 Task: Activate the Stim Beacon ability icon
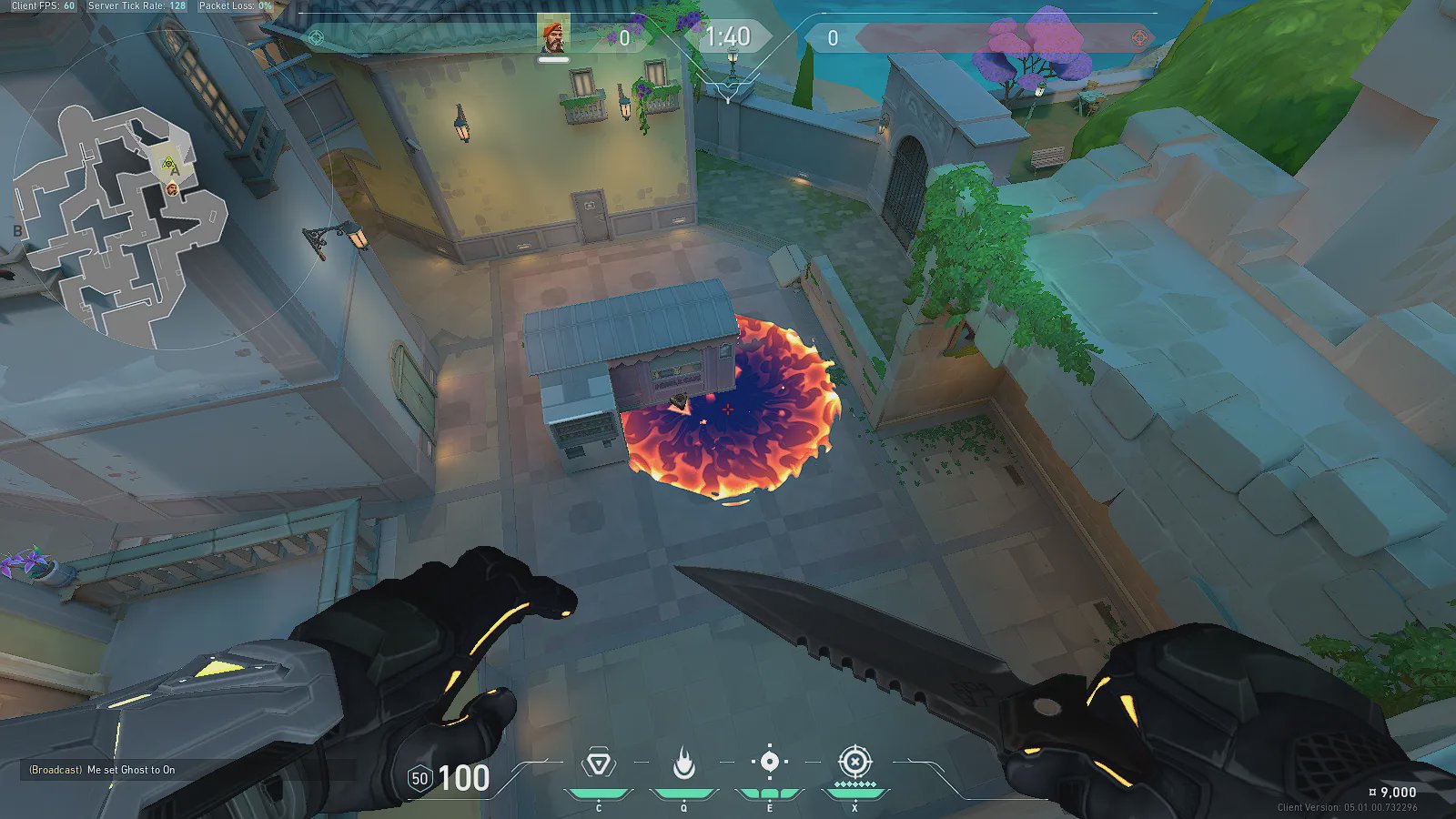click(x=598, y=763)
